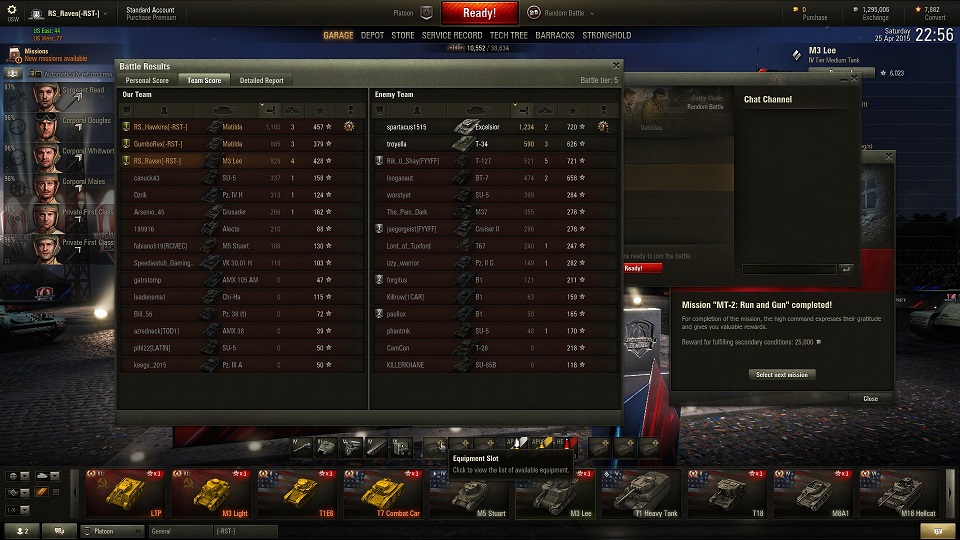Close the mission completed popup
960x540 pixels.
[870, 398]
